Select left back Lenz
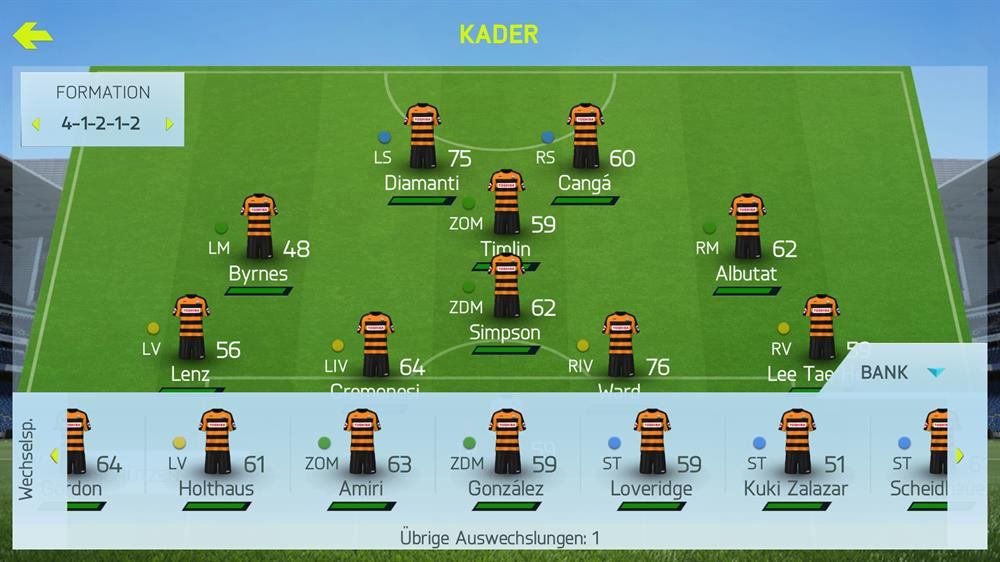The image size is (1000, 562). click(190, 330)
